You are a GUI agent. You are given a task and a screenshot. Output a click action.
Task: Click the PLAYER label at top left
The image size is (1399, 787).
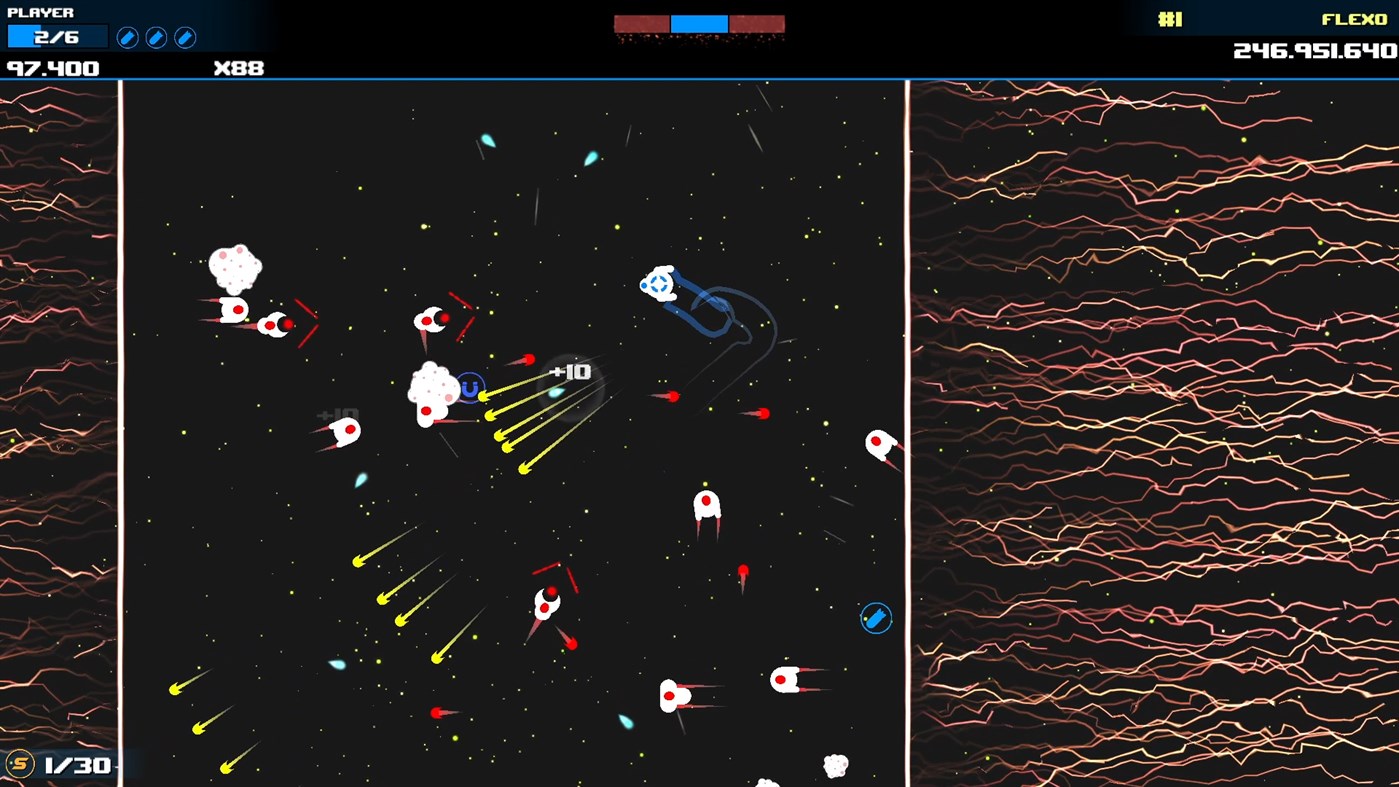[x=42, y=13]
